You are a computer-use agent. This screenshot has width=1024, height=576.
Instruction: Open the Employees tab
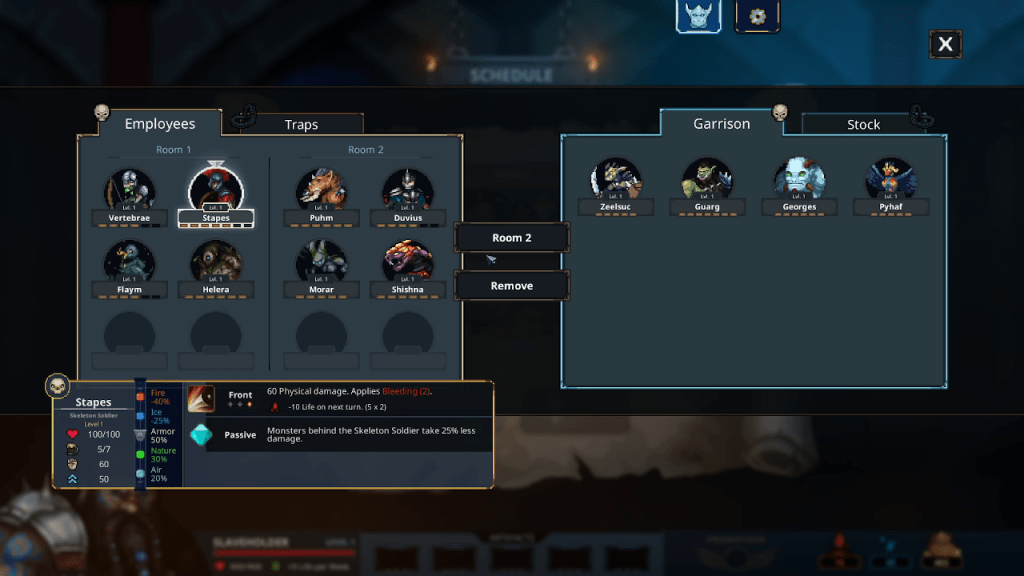(x=159, y=124)
